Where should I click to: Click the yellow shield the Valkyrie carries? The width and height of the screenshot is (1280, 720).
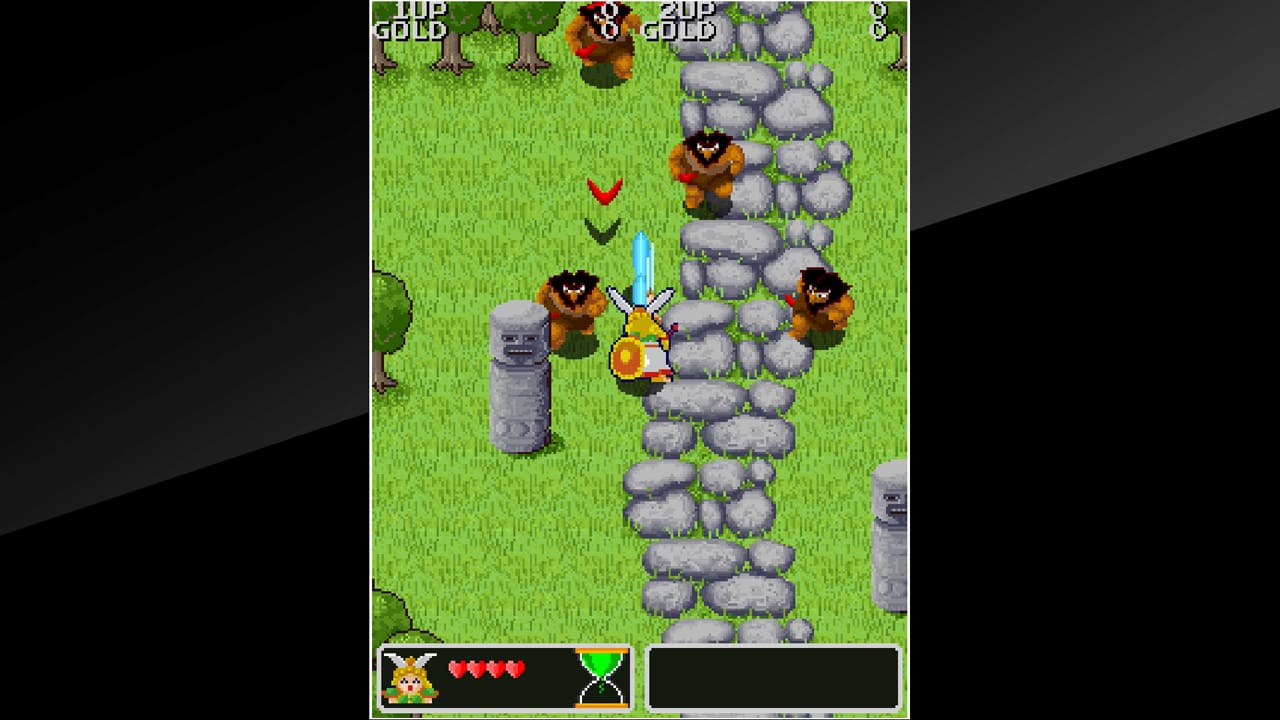point(627,355)
